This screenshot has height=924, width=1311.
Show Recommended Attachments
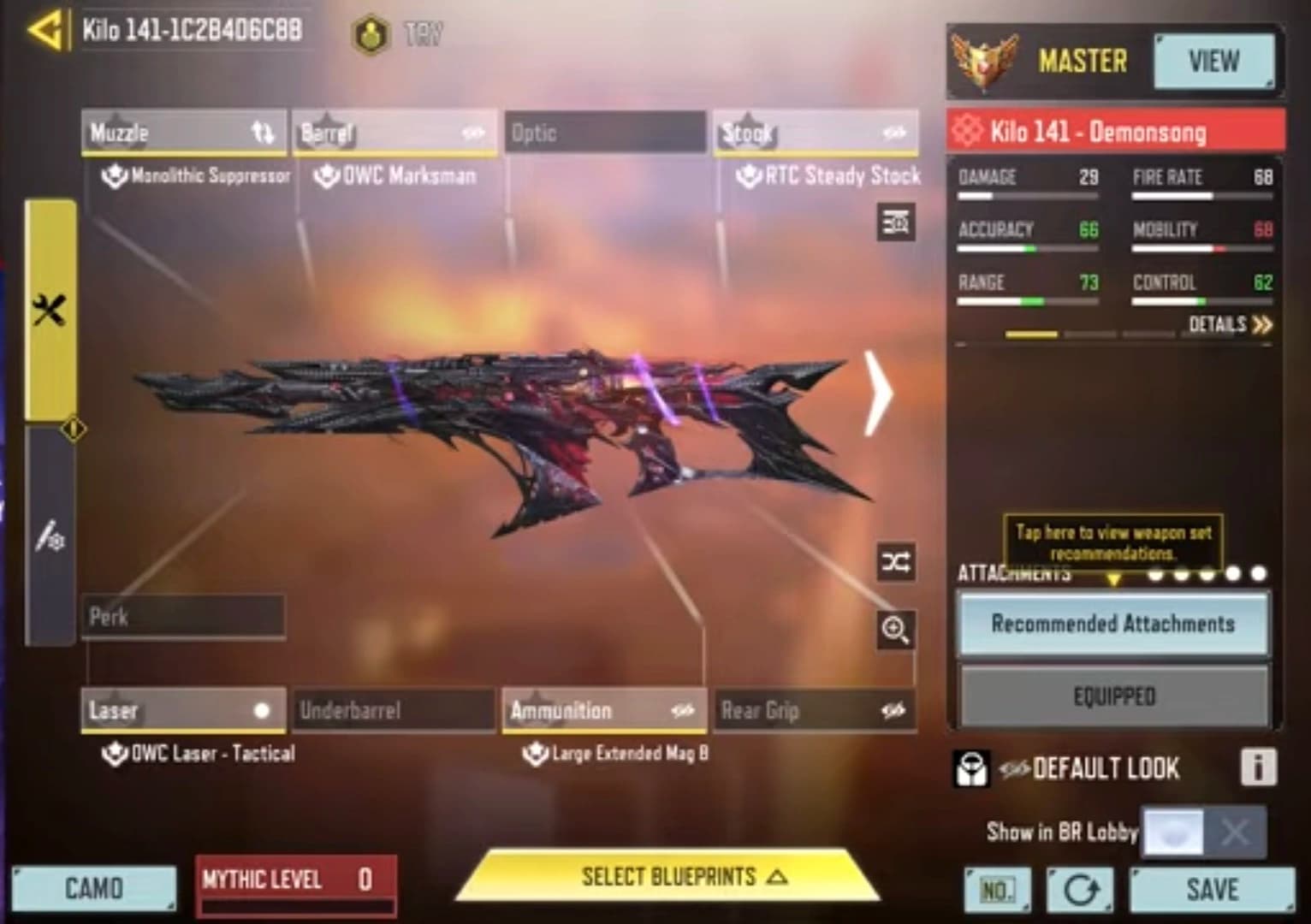click(1112, 624)
